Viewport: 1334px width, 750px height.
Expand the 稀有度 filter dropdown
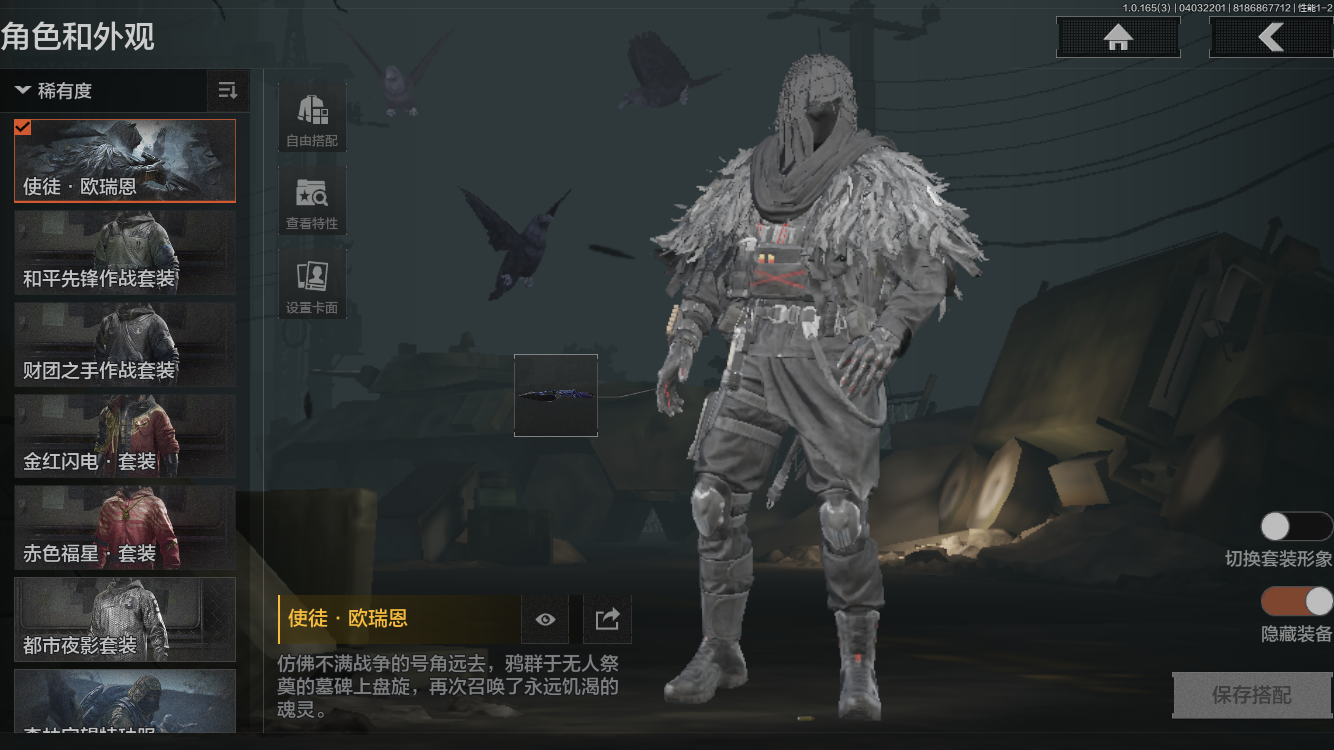tap(65, 91)
